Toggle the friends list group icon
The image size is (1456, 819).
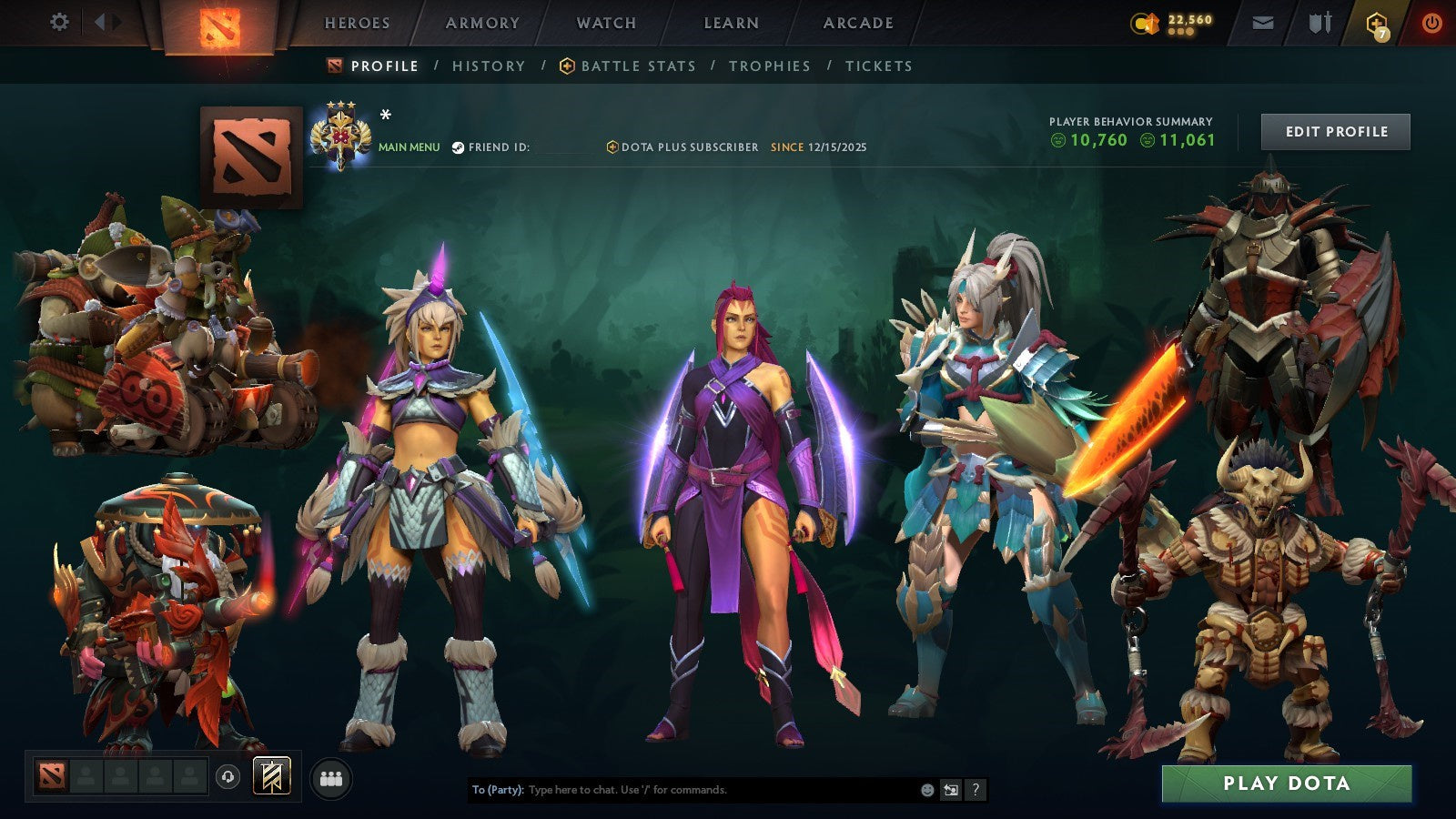click(x=331, y=775)
